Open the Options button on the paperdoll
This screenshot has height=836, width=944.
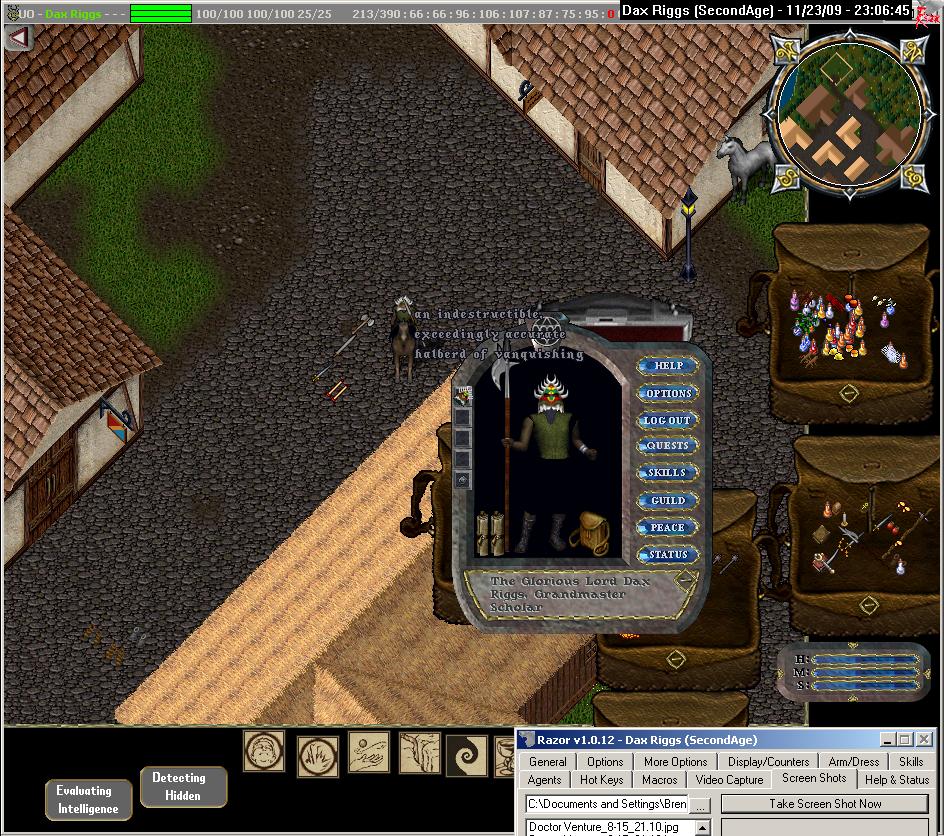click(668, 393)
